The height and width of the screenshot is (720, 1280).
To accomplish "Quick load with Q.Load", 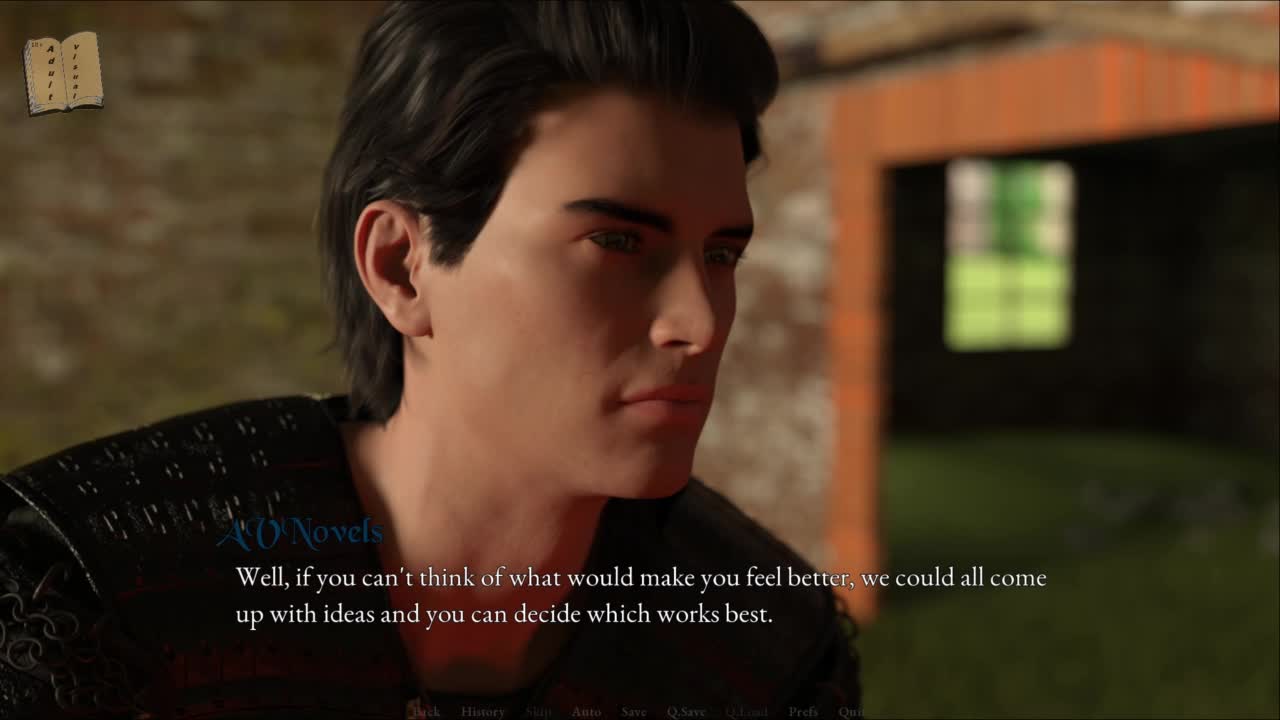I will [x=746, y=712].
